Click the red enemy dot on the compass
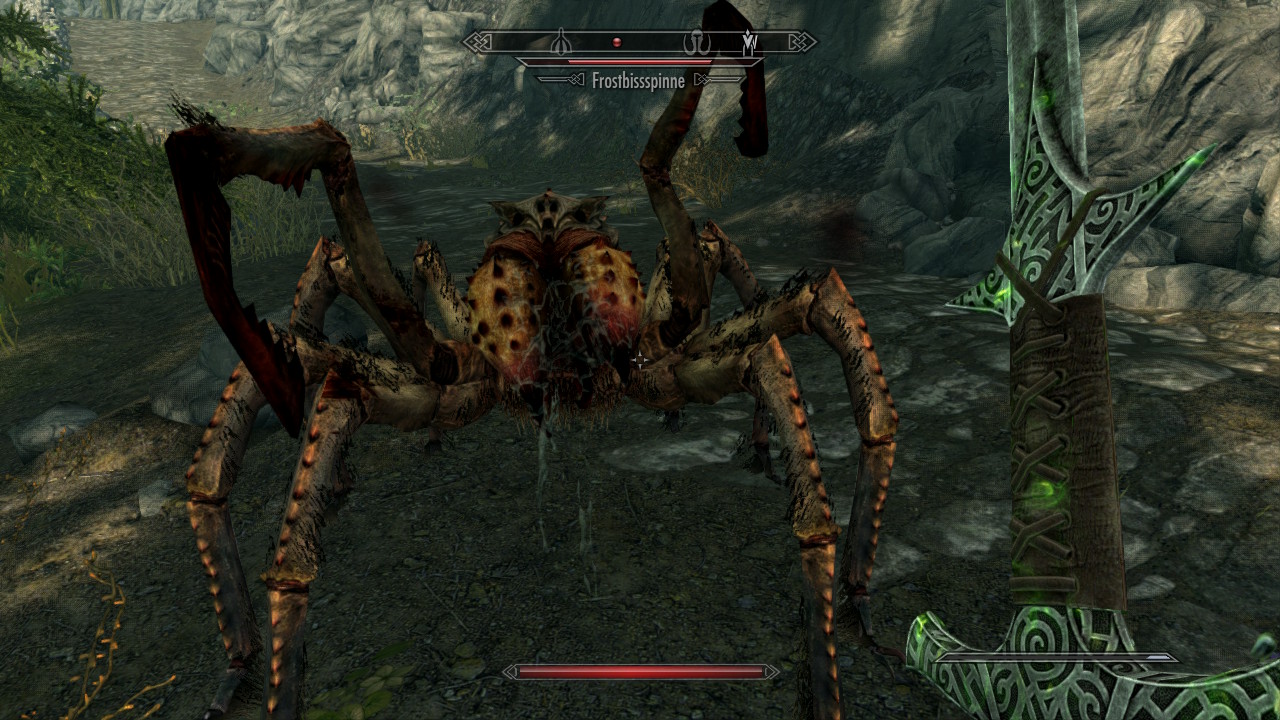This screenshot has height=720, width=1280. pos(617,42)
